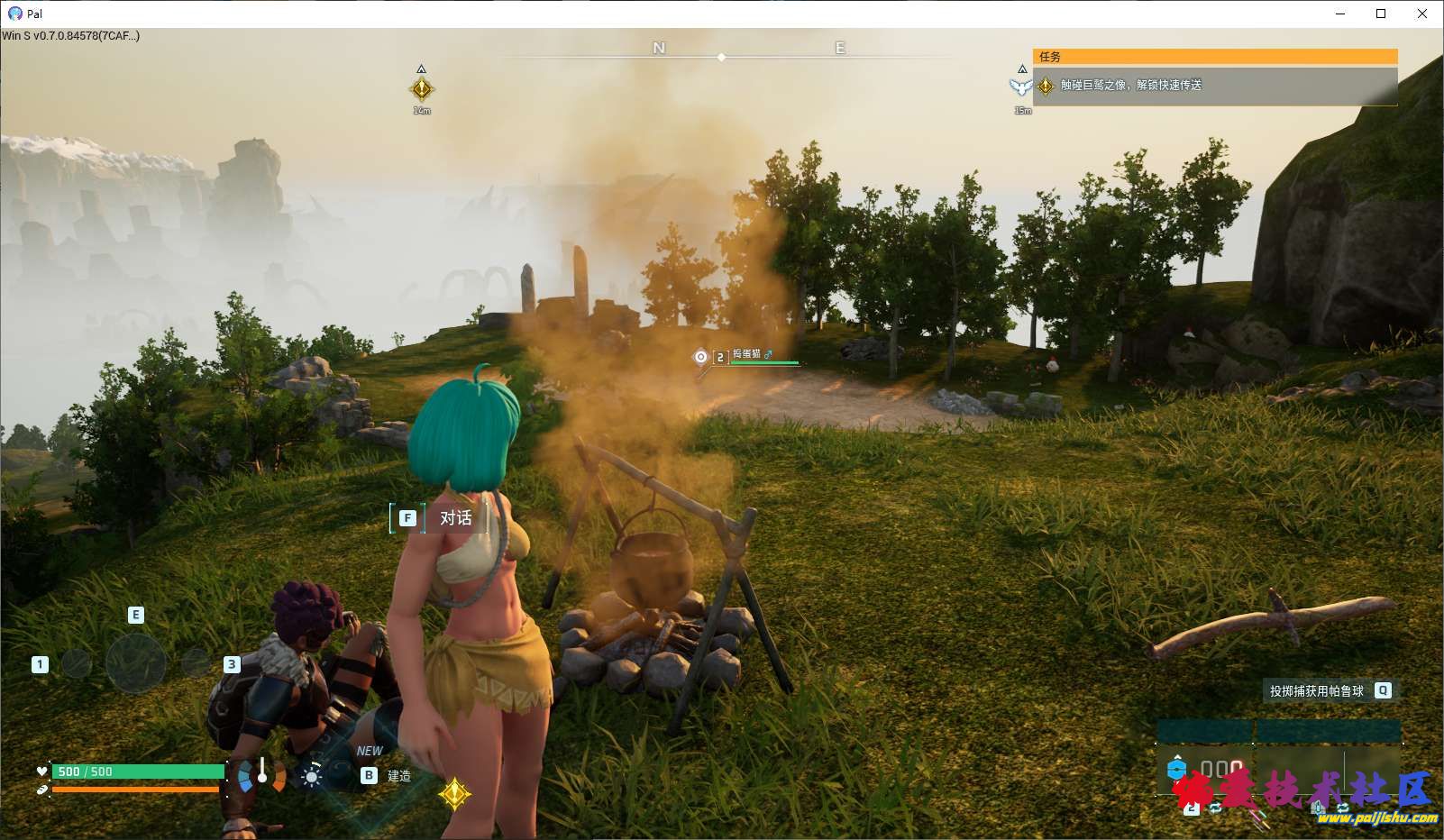Click the sun time-of-day icon

pos(312,776)
